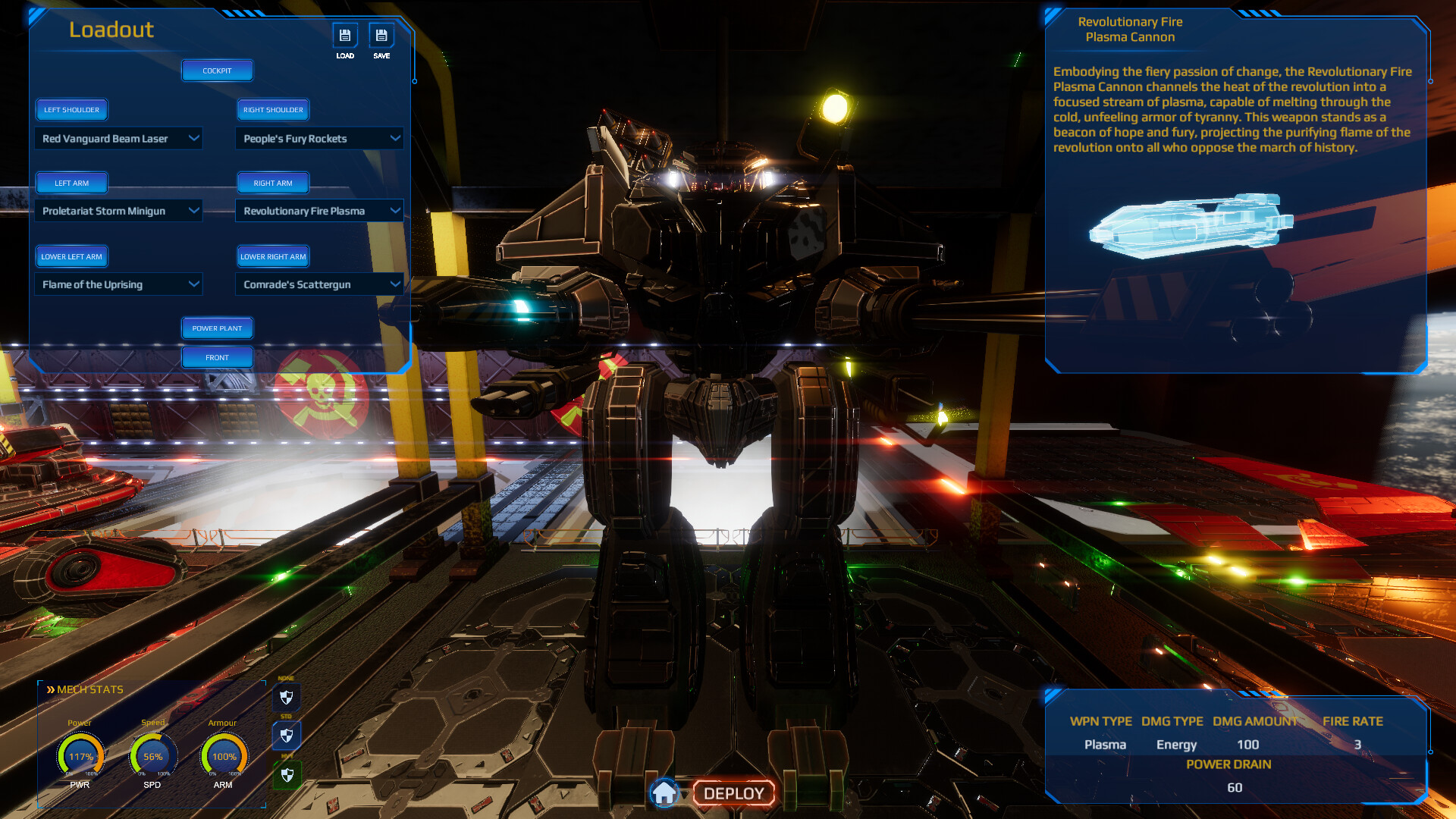Select the STD armor shield icon
The width and height of the screenshot is (1456, 819).
pyautogui.click(x=286, y=735)
